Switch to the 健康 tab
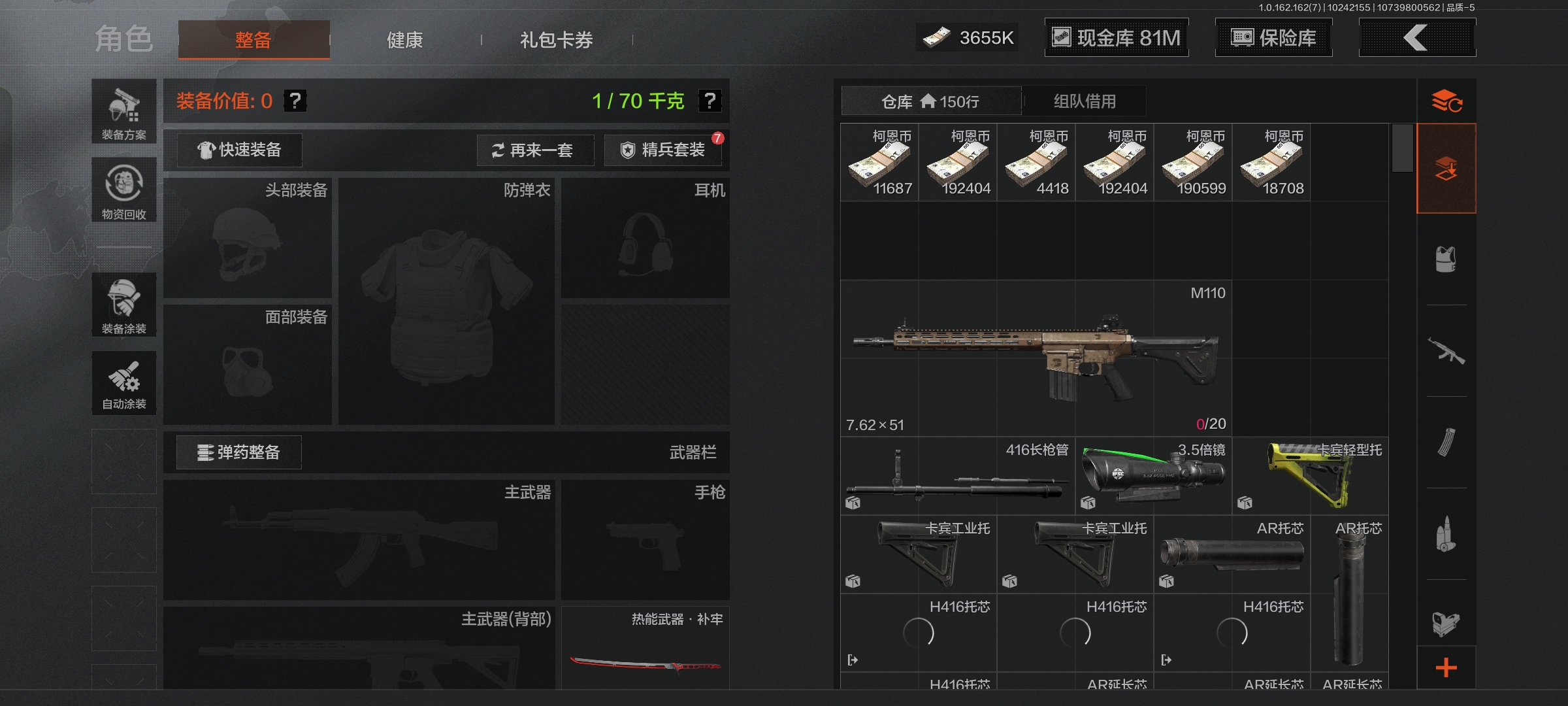The height and width of the screenshot is (706, 1568). pyautogui.click(x=405, y=40)
